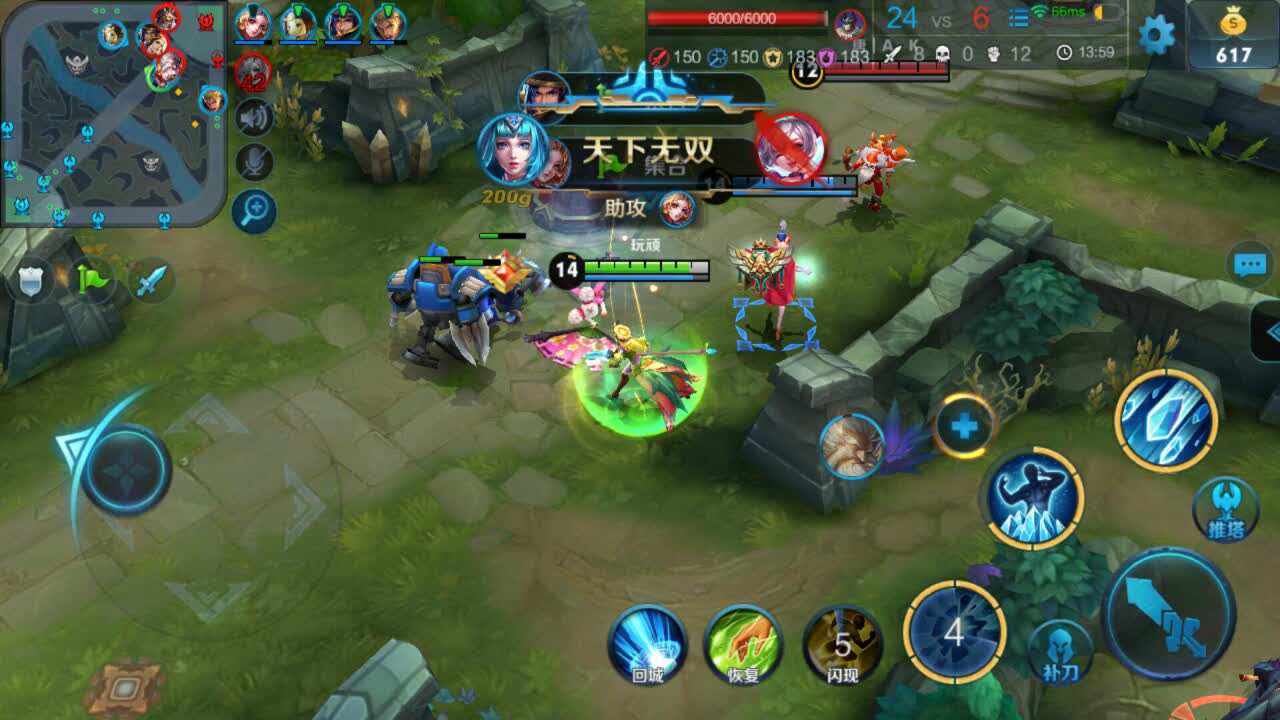This screenshot has width=1280, height=720.
Task: Send the sword attack signal
Action: [150, 281]
